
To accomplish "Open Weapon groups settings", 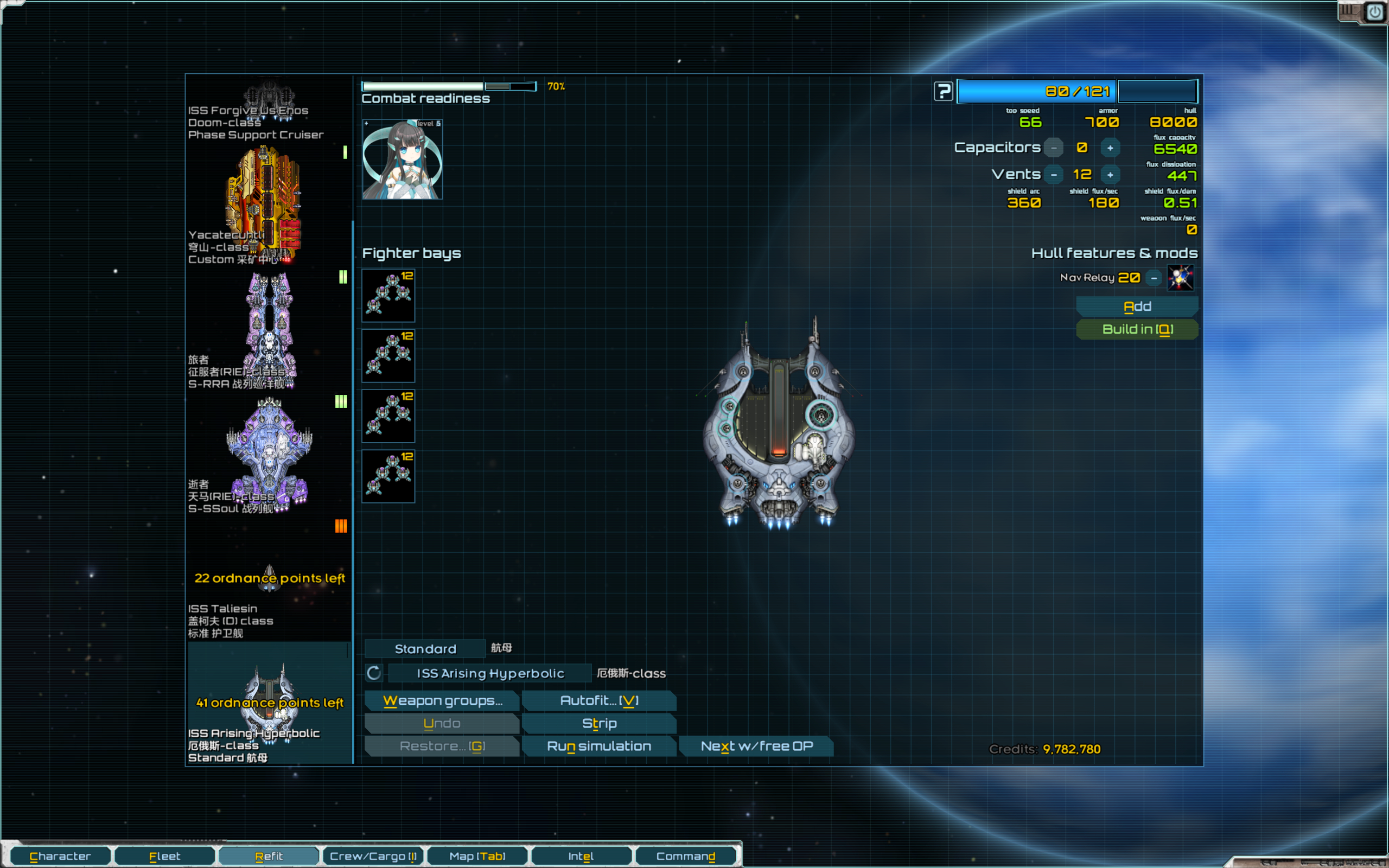I will 442,700.
